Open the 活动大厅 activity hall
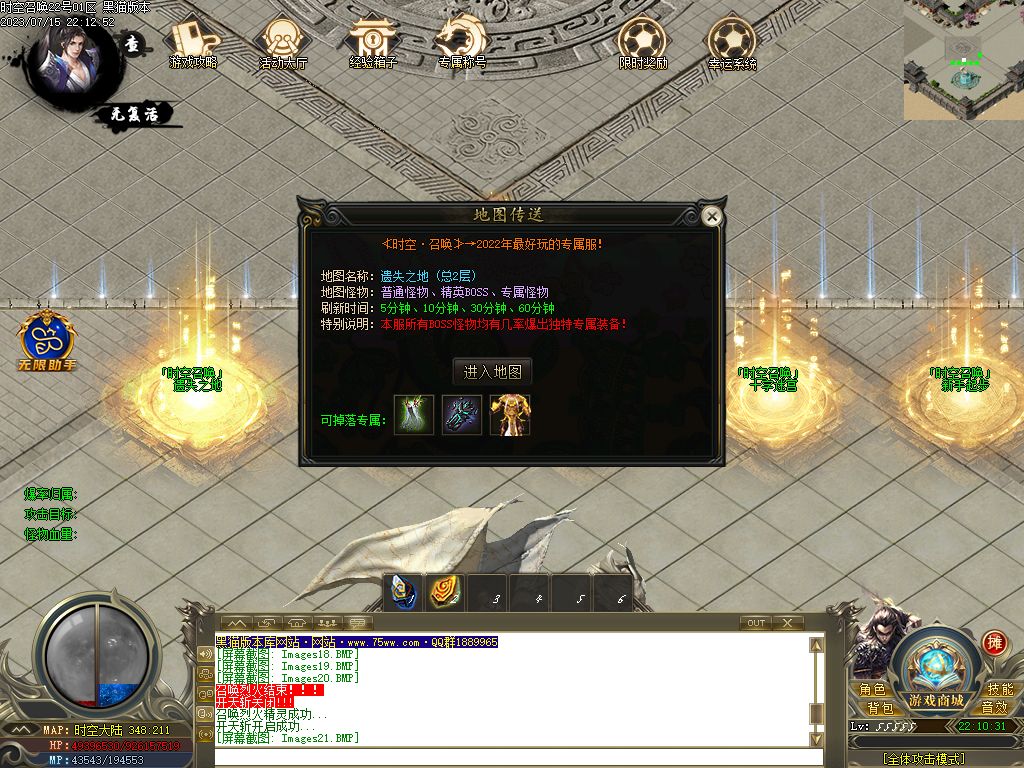Screen dimensions: 1024x768 tap(283, 41)
